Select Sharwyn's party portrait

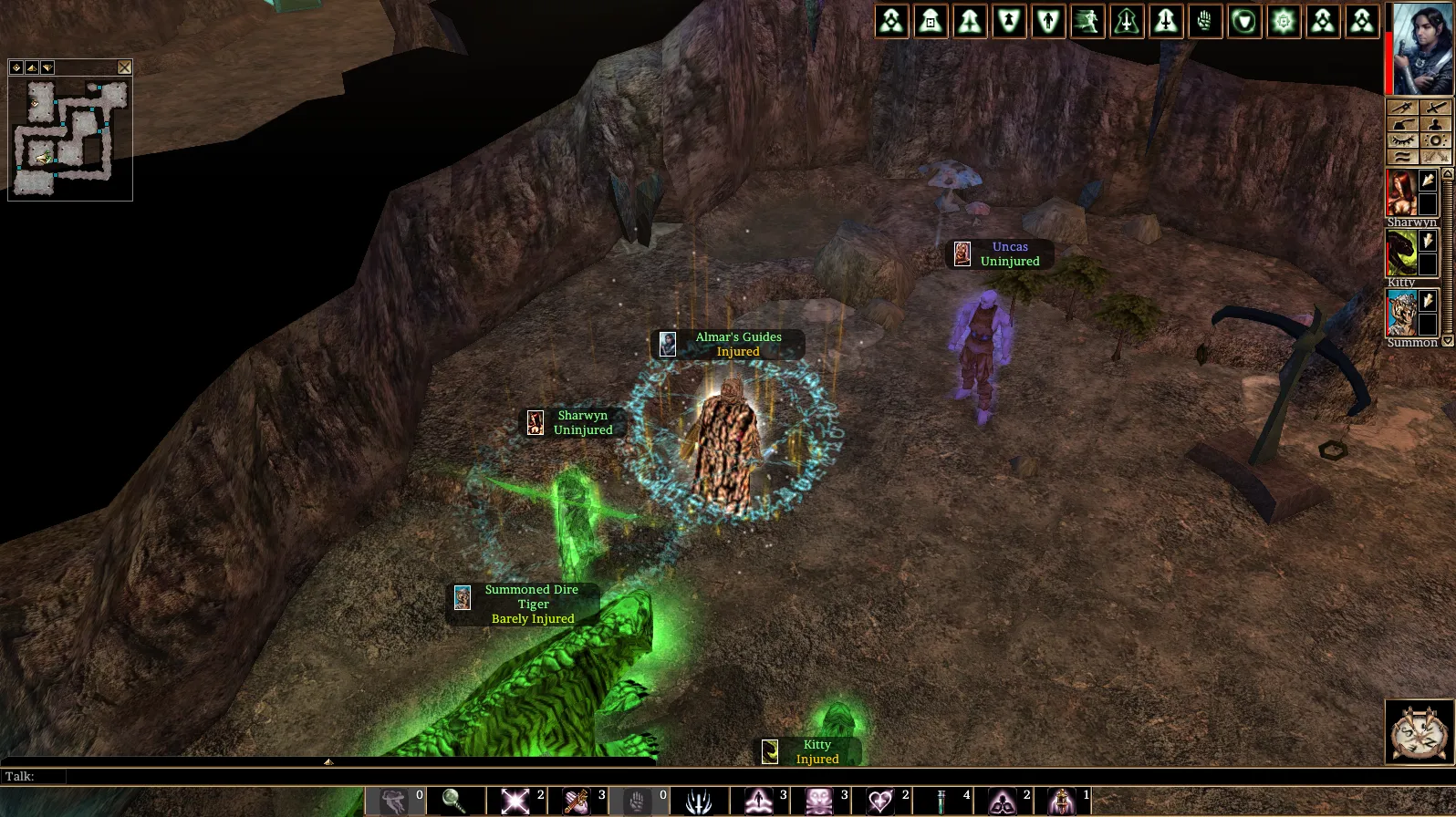pos(1400,192)
